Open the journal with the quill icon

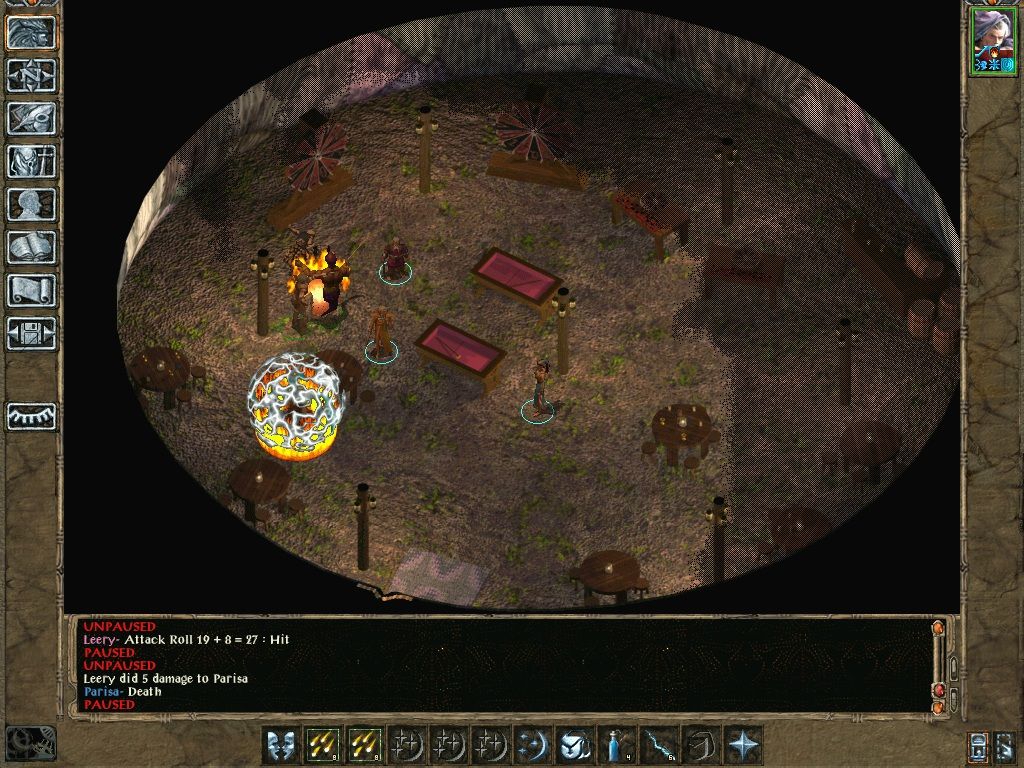tap(31, 118)
